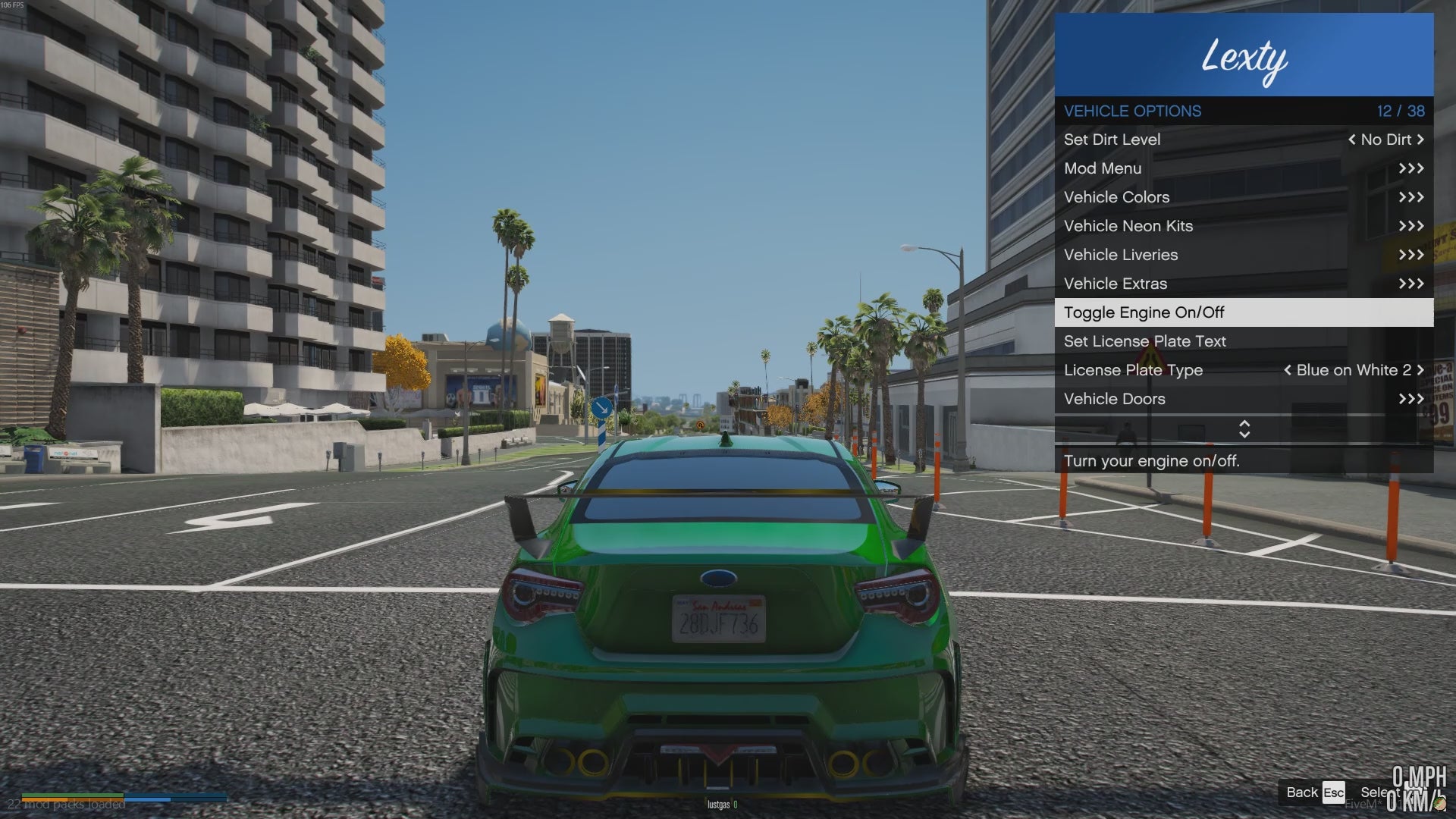The height and width of the screenshot is (819, 1456).
Task: Click left arrow beside No Dirt
Action: pos(1351,140)
